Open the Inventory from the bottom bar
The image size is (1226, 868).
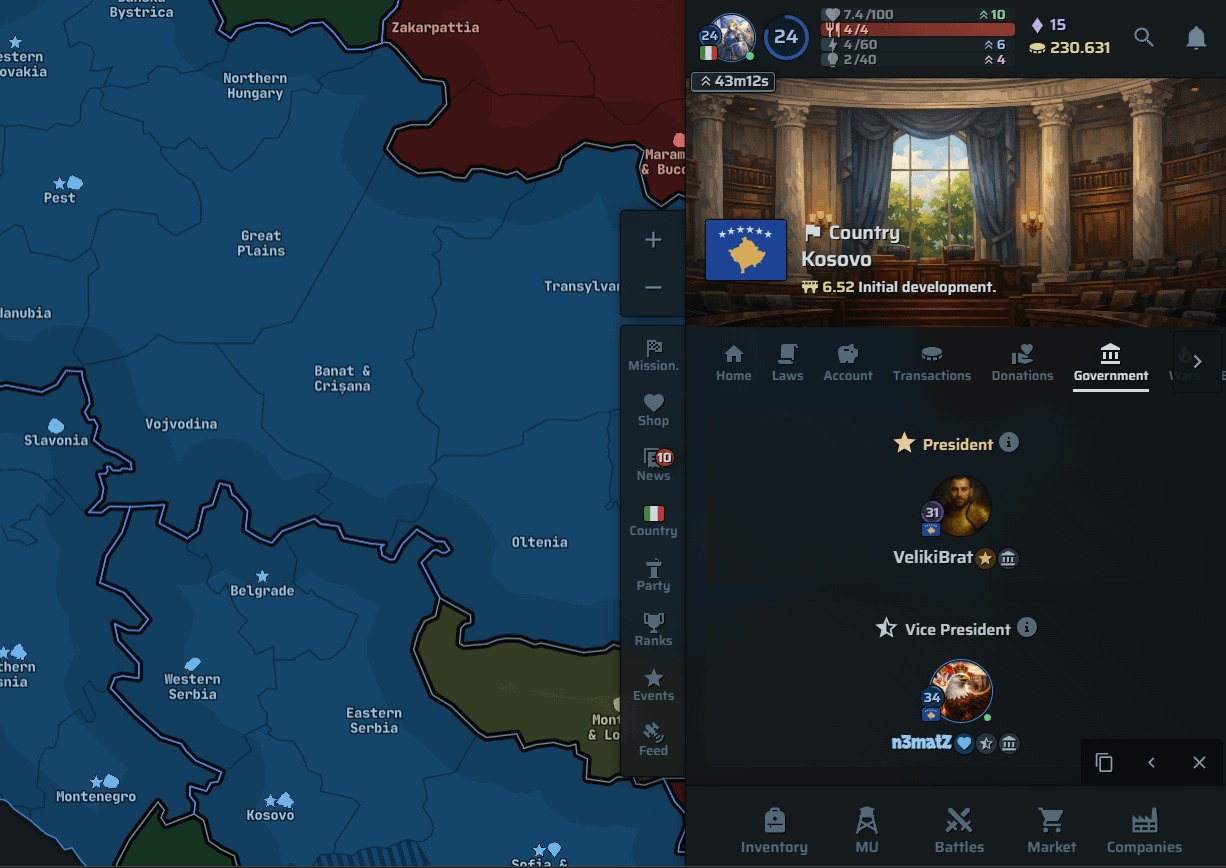pos(774,831)
